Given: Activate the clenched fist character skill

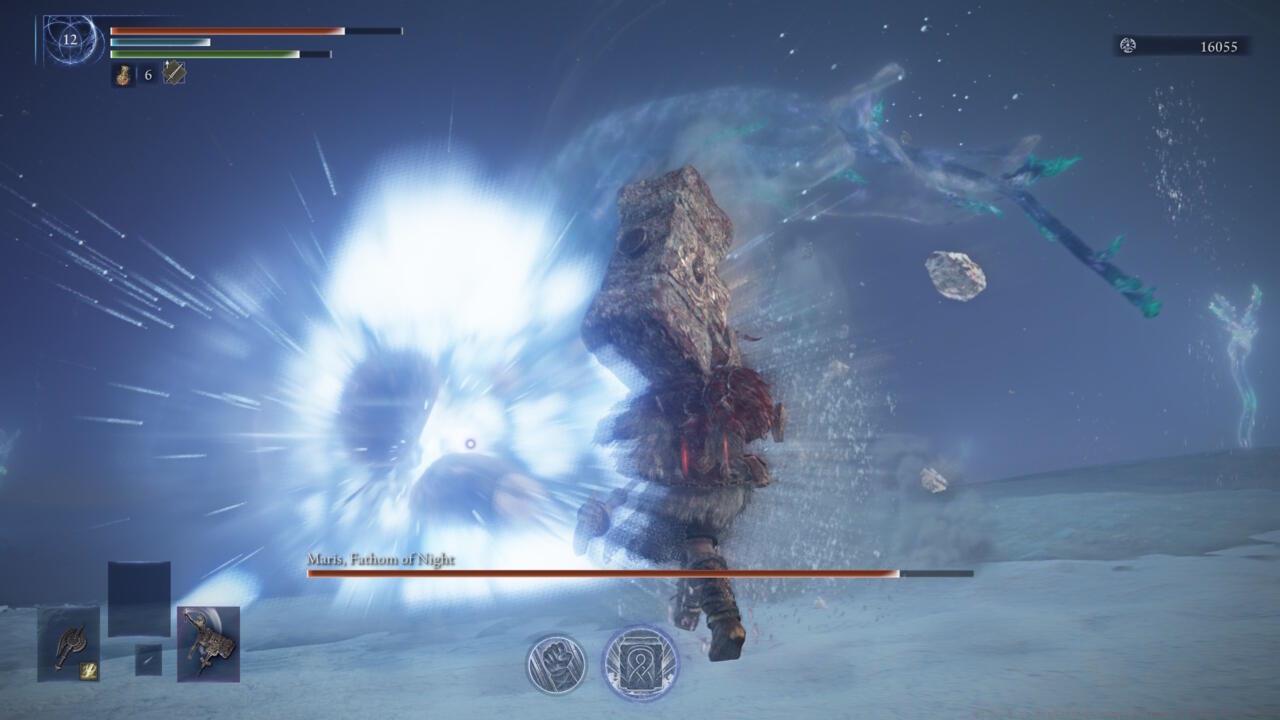Looking at the screenshot, I should click(x=557, y=664).
